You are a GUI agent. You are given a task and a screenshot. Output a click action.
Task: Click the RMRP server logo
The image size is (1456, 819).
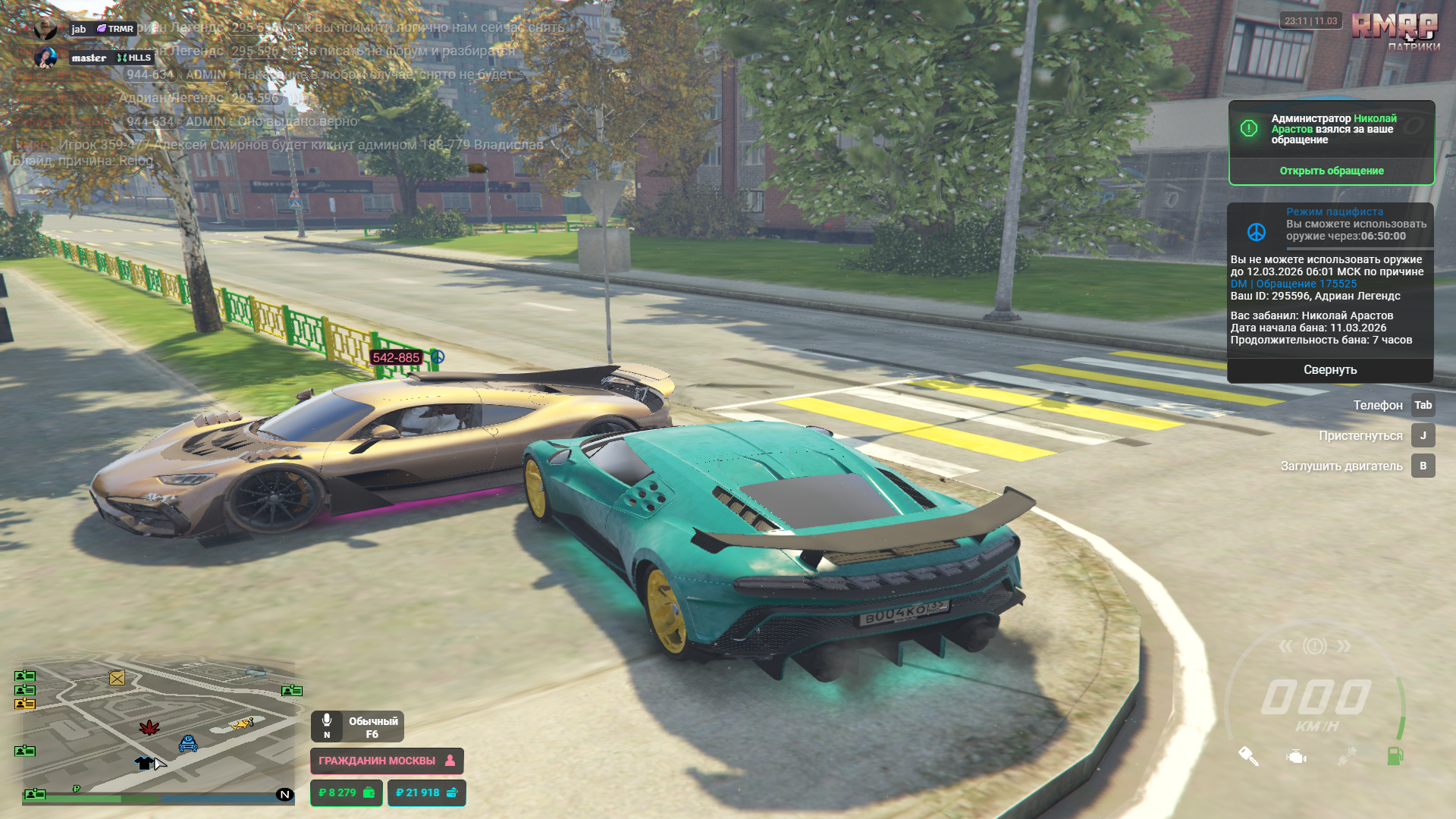[1394, 30]
